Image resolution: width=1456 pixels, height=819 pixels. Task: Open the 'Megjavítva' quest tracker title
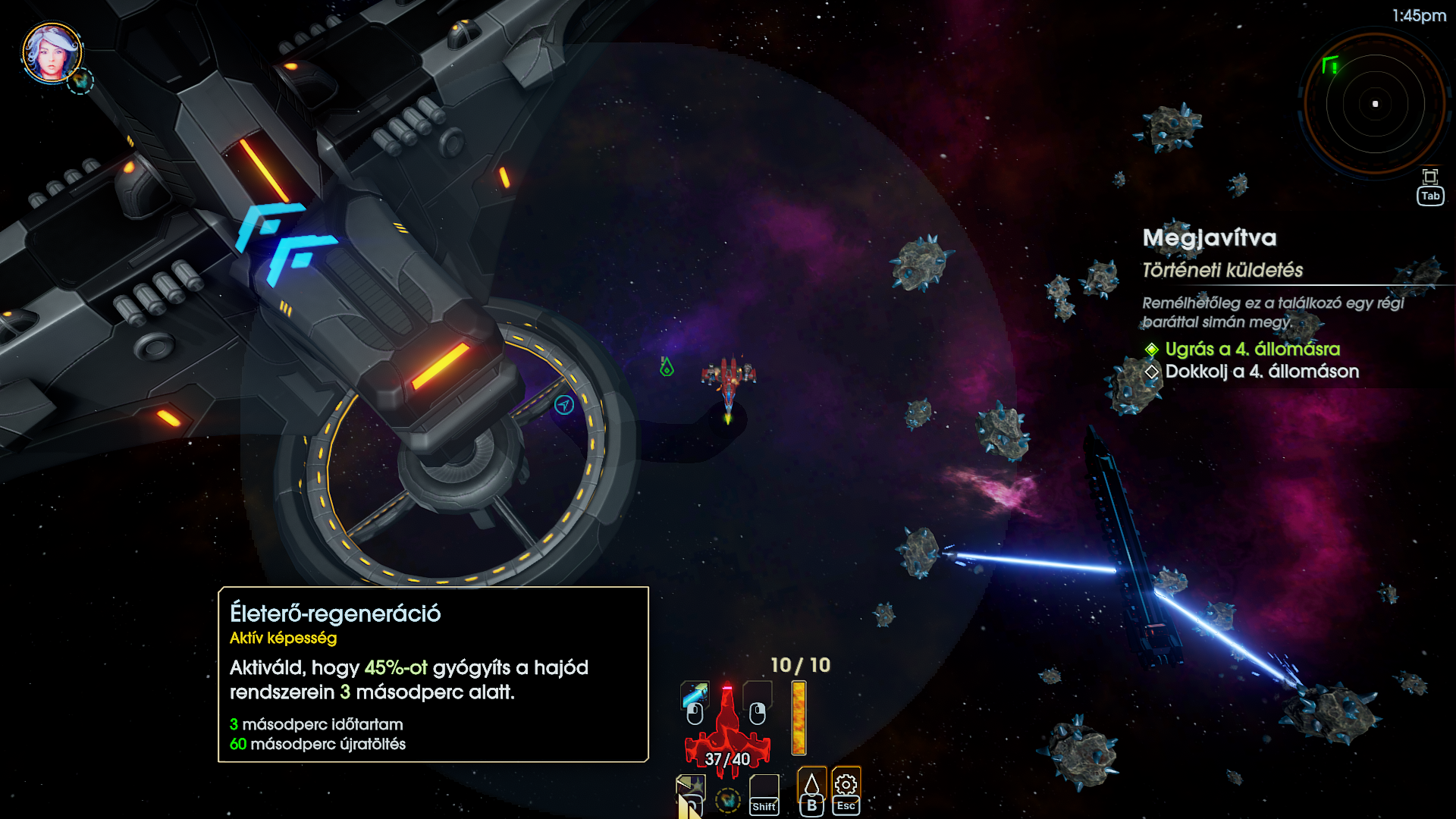[1210, 238]
